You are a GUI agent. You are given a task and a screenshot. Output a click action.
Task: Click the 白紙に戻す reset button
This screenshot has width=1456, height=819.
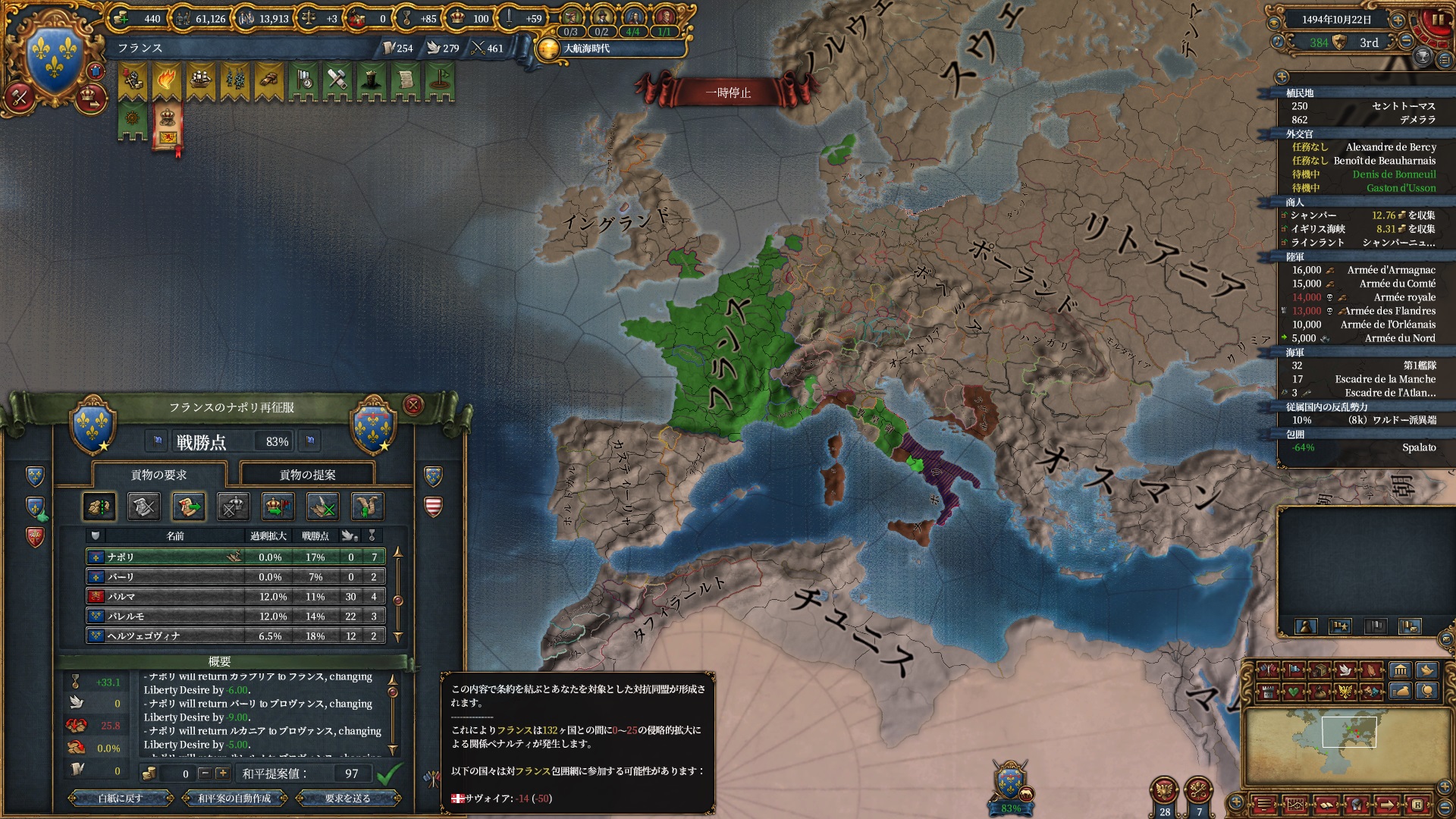click(x=121, y=798)
